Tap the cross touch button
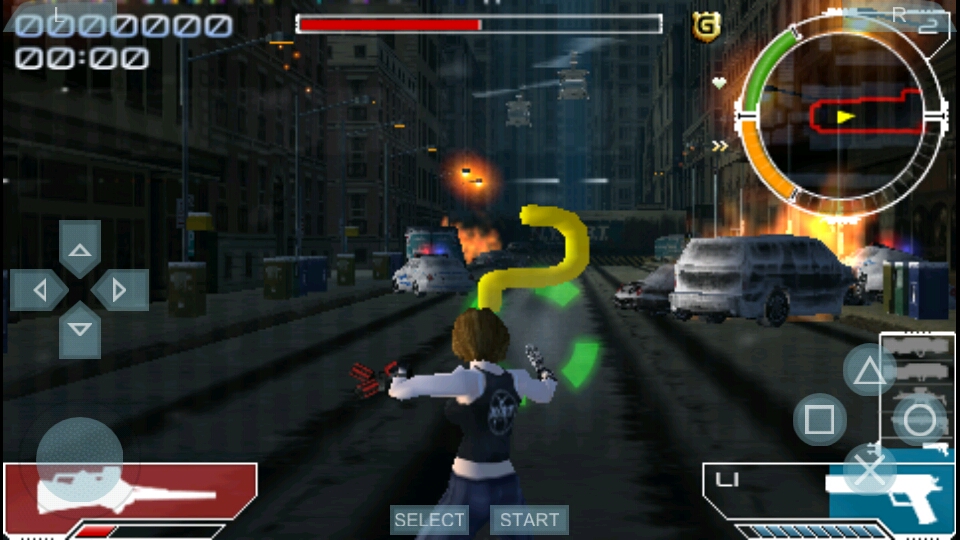Screen dimensions: 960x540 869,468
